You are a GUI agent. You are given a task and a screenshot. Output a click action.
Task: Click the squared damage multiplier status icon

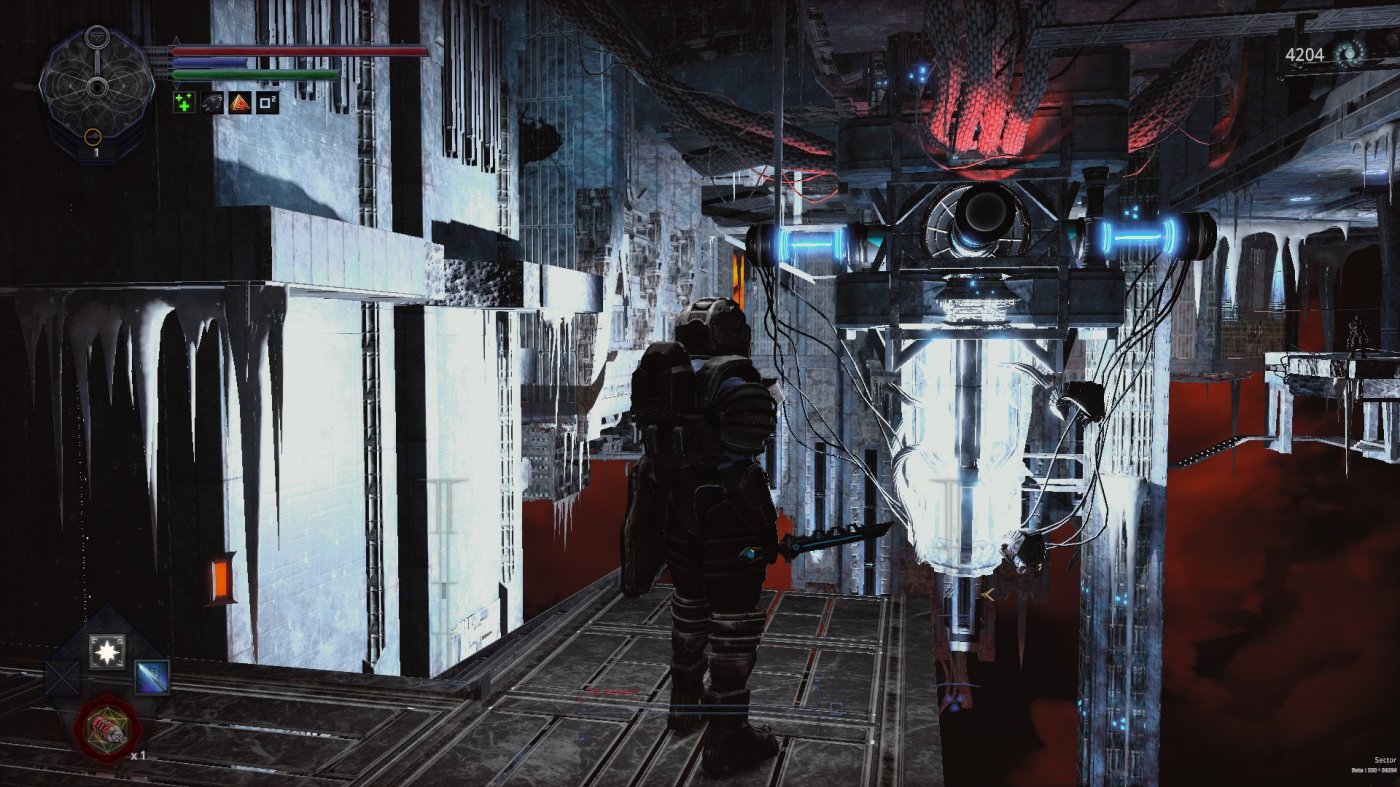coord(267,102)
